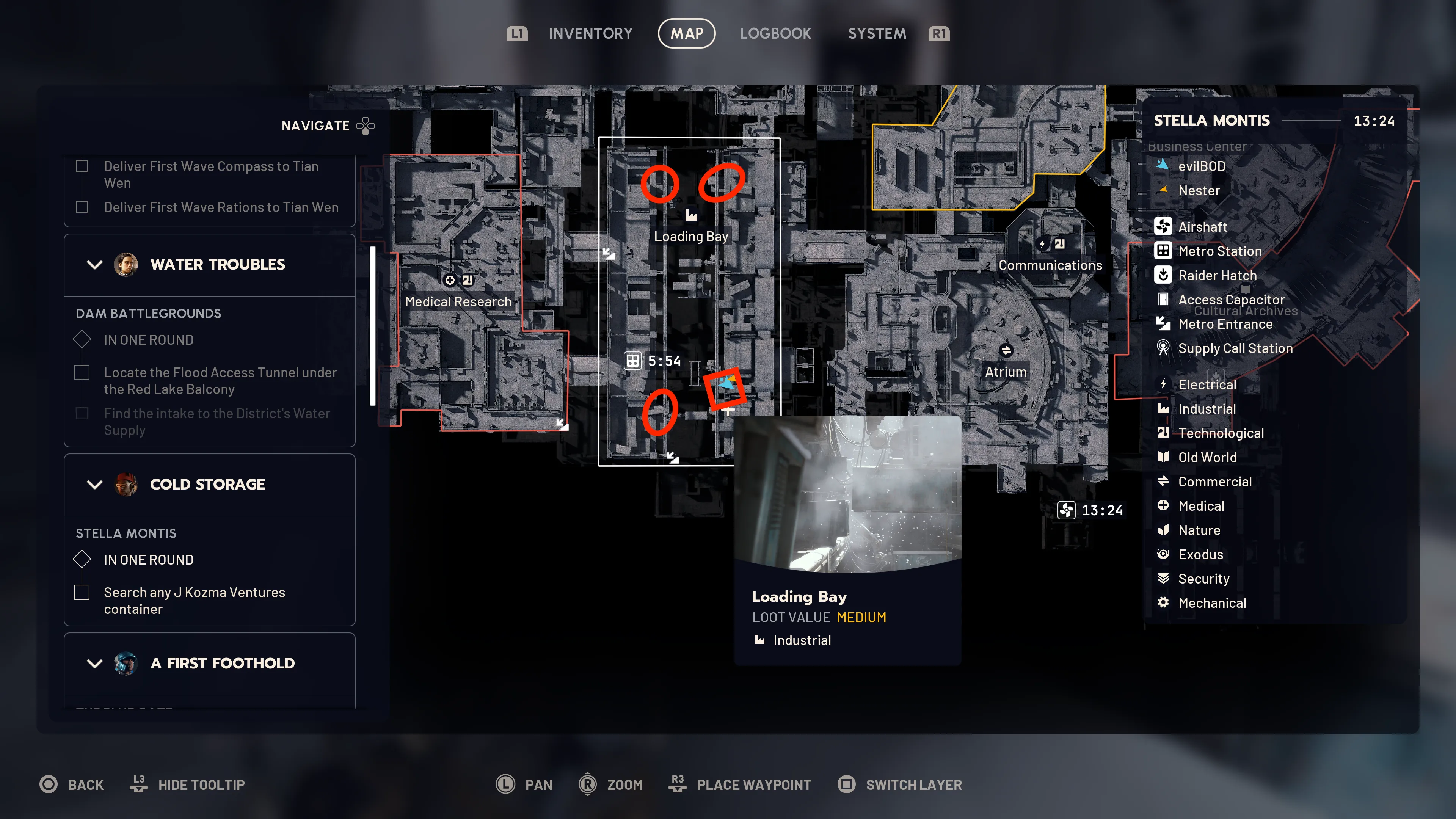The height and width of the screenshot is (819, 1456).
Task: Click the Mechanical gear icon in the legend
Action: pyautogui.click(x=1164, y=602)
